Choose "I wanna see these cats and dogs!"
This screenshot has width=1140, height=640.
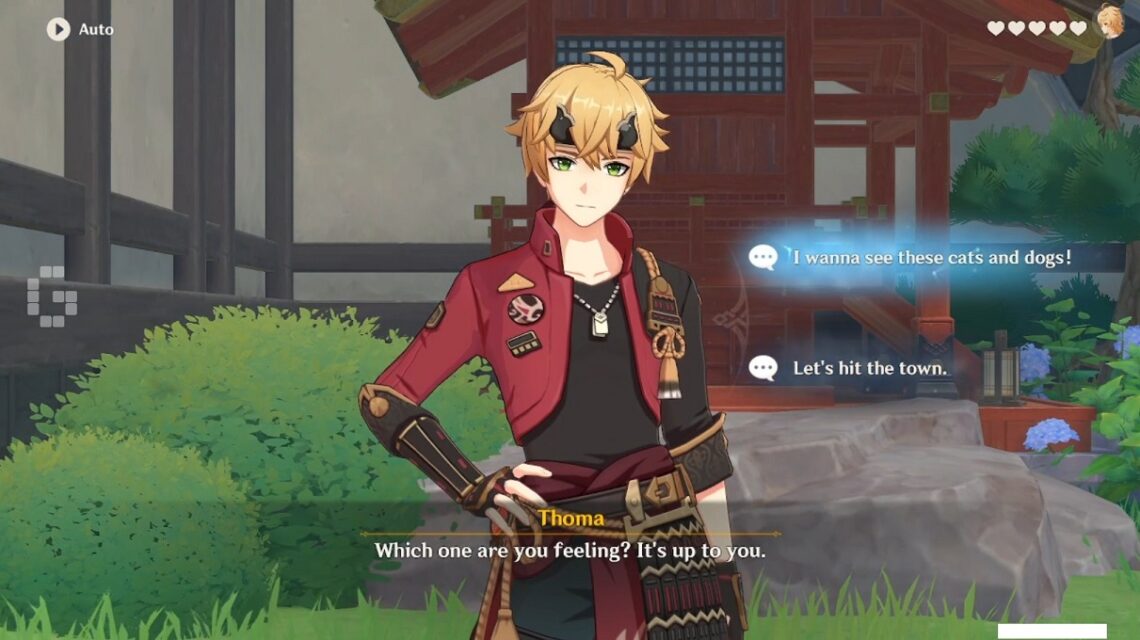(930, 258)
